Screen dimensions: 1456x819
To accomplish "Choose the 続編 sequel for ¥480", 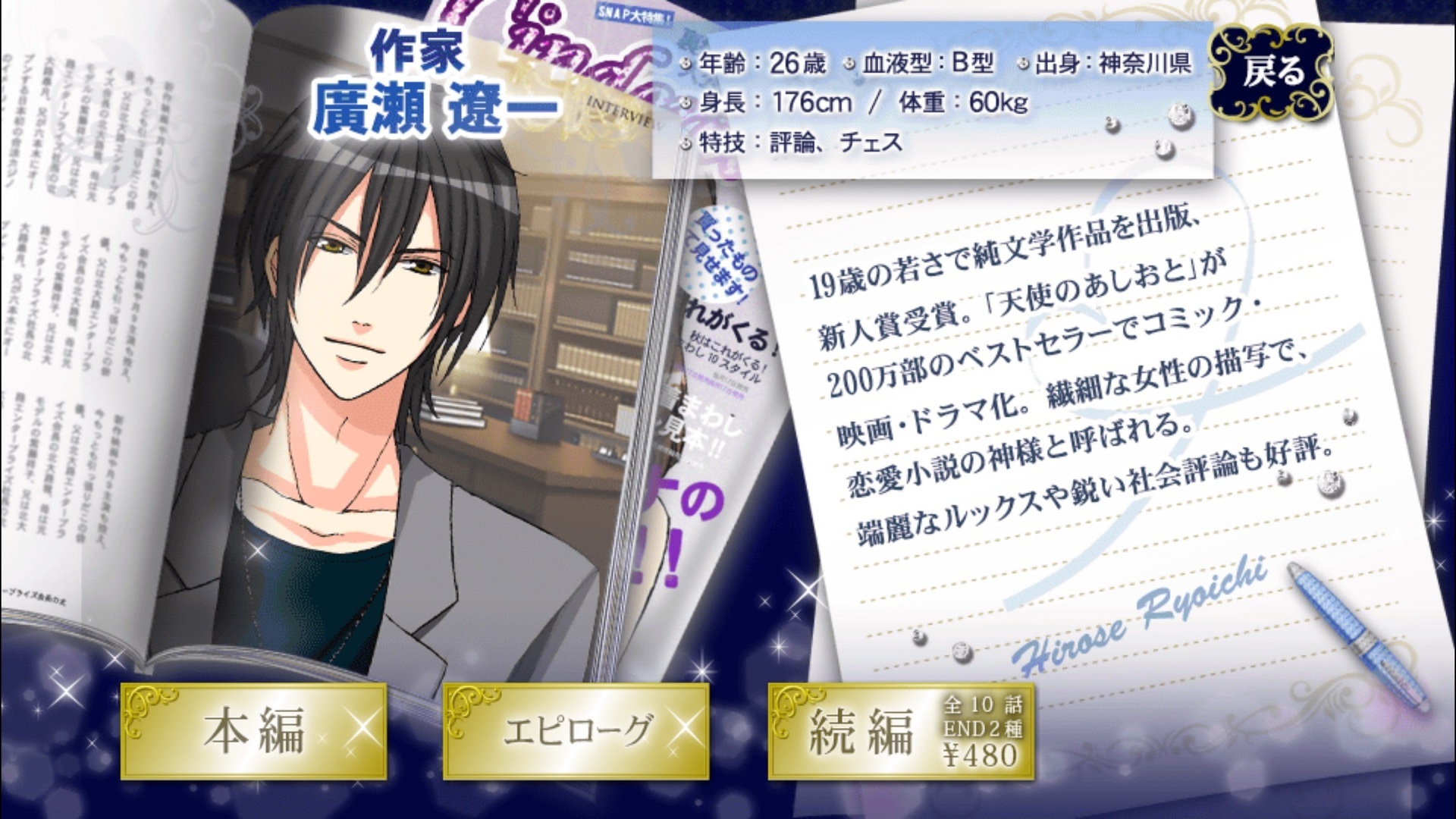I will [x=900, y=731].
